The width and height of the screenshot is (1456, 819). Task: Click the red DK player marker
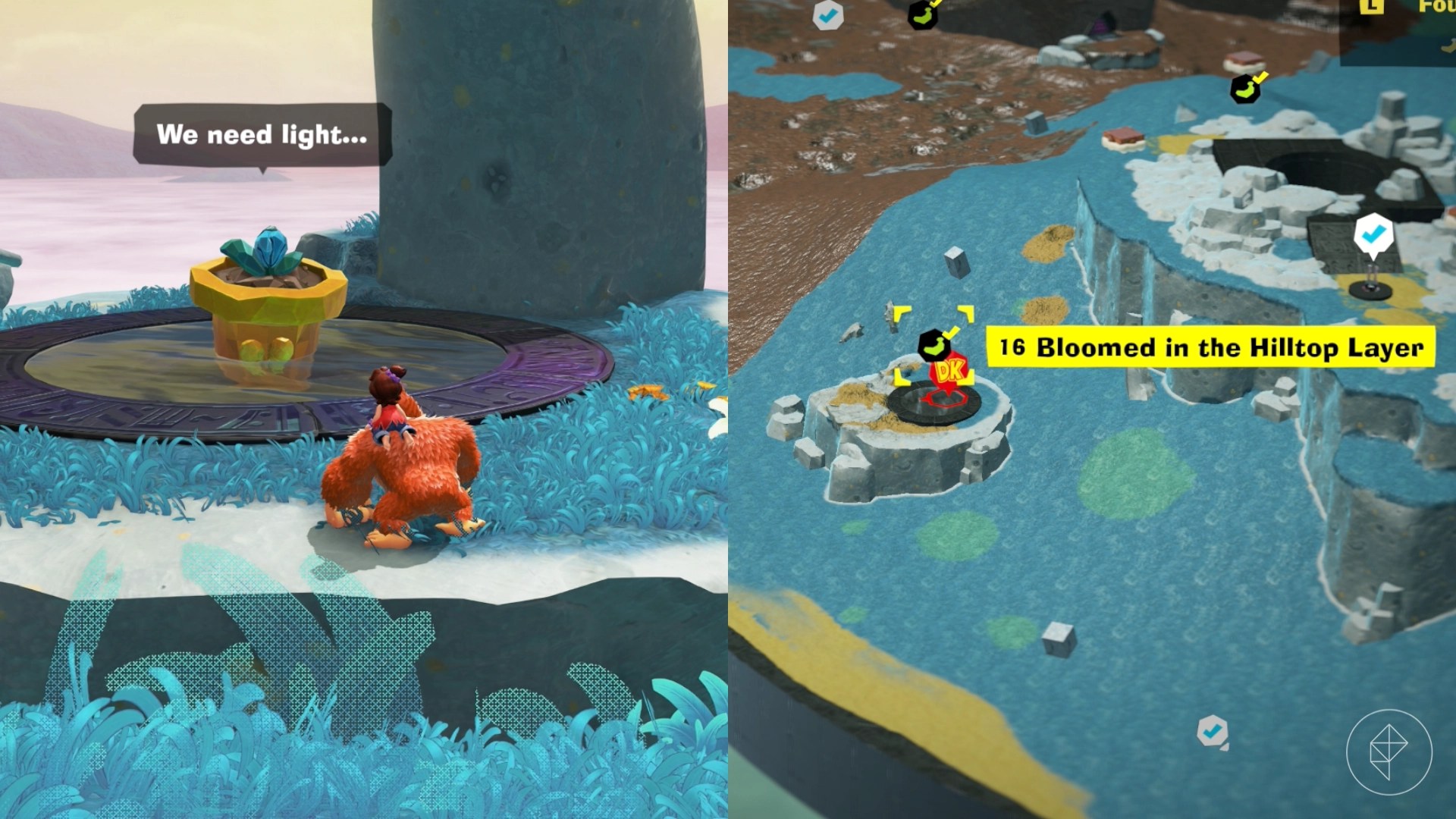949,372
